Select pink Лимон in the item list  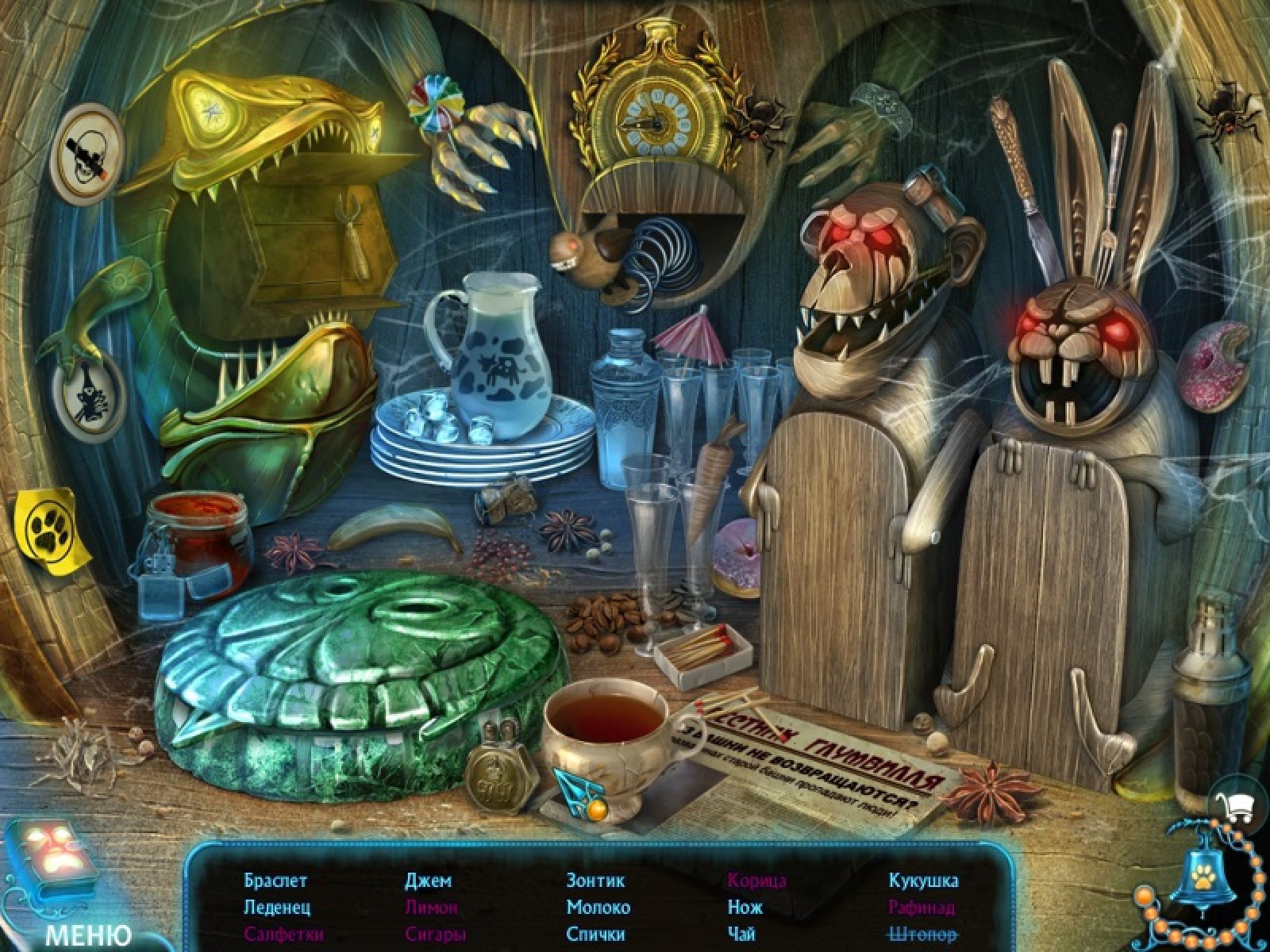point(431,907)
